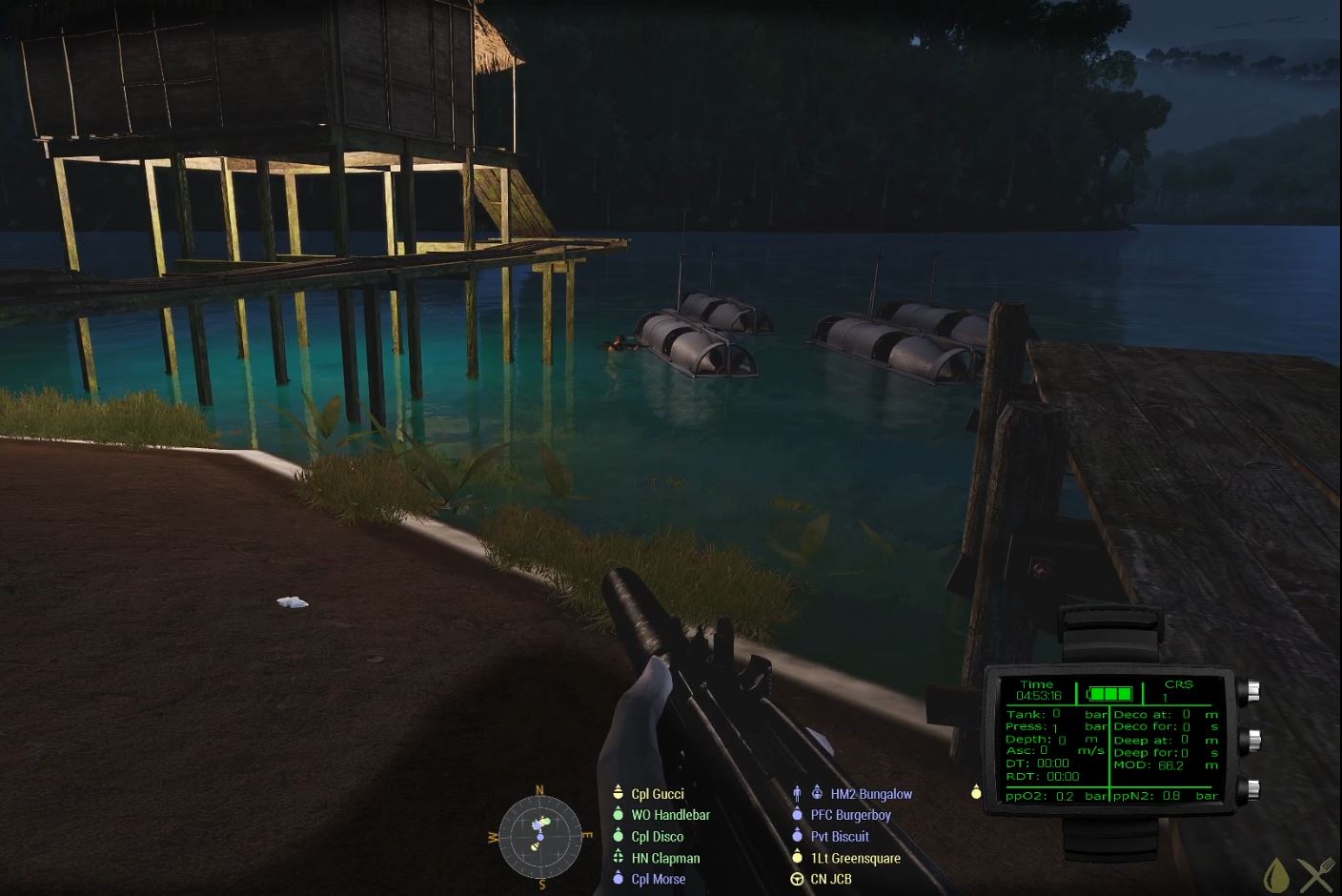Click the top knob on the dive computer
The width and height of the screenshot is (1342, 896).
point(1250,689)
